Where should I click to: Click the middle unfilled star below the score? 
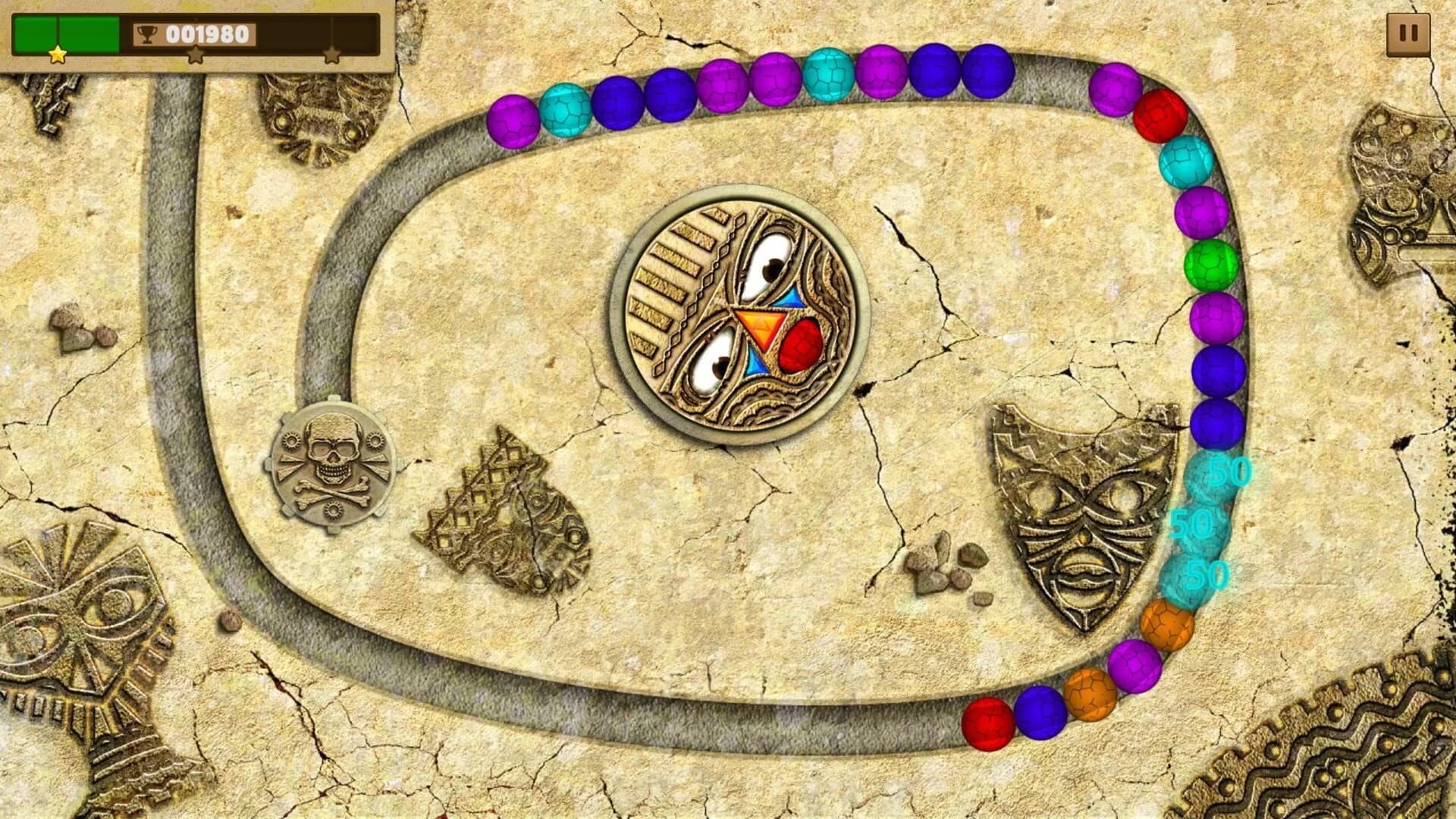coord(196,55)
